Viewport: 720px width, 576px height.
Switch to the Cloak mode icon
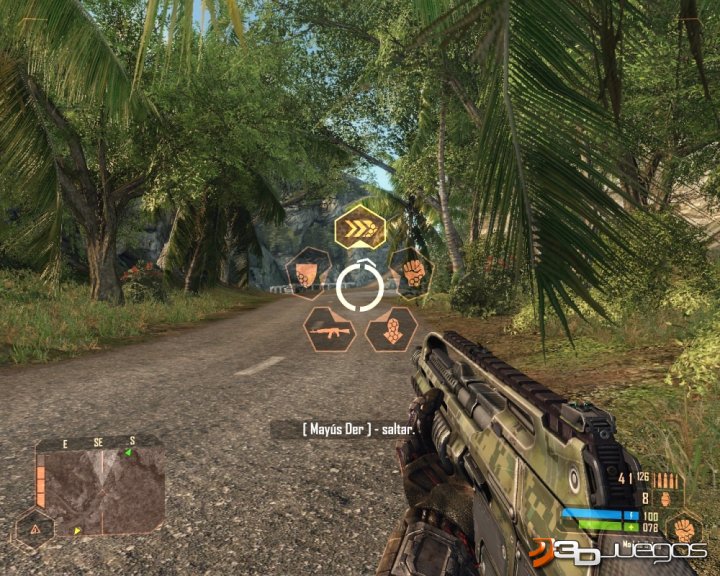[391, 329]
